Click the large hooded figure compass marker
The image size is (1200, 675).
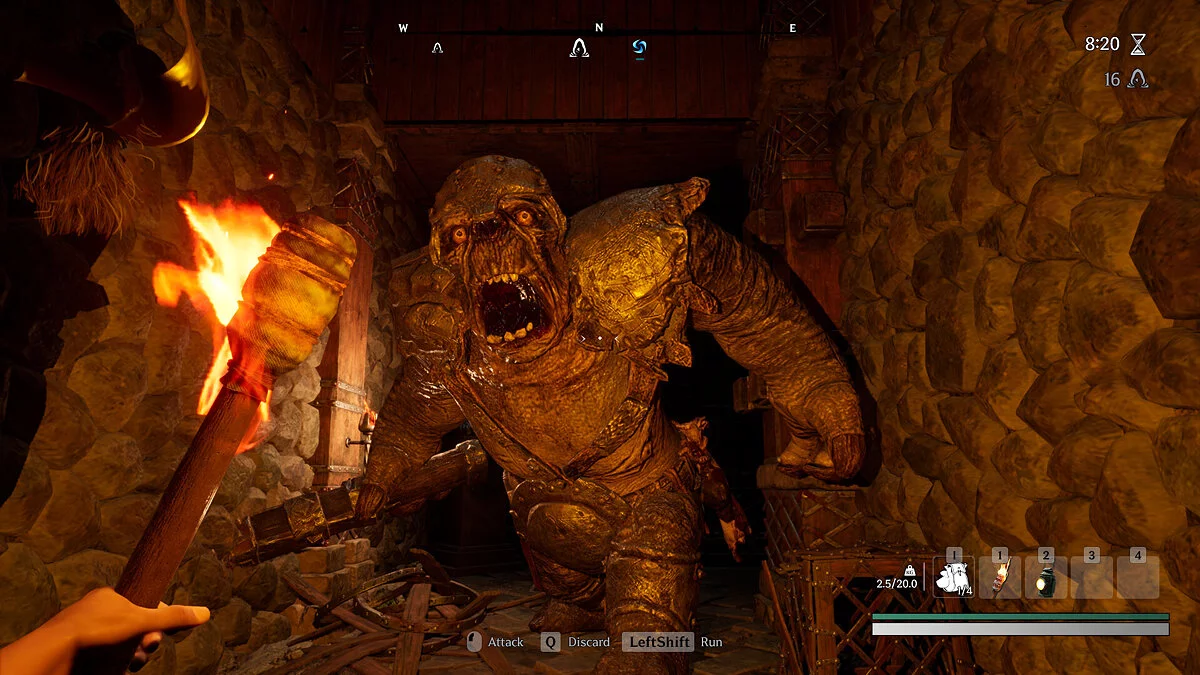[x=579, y=47]
